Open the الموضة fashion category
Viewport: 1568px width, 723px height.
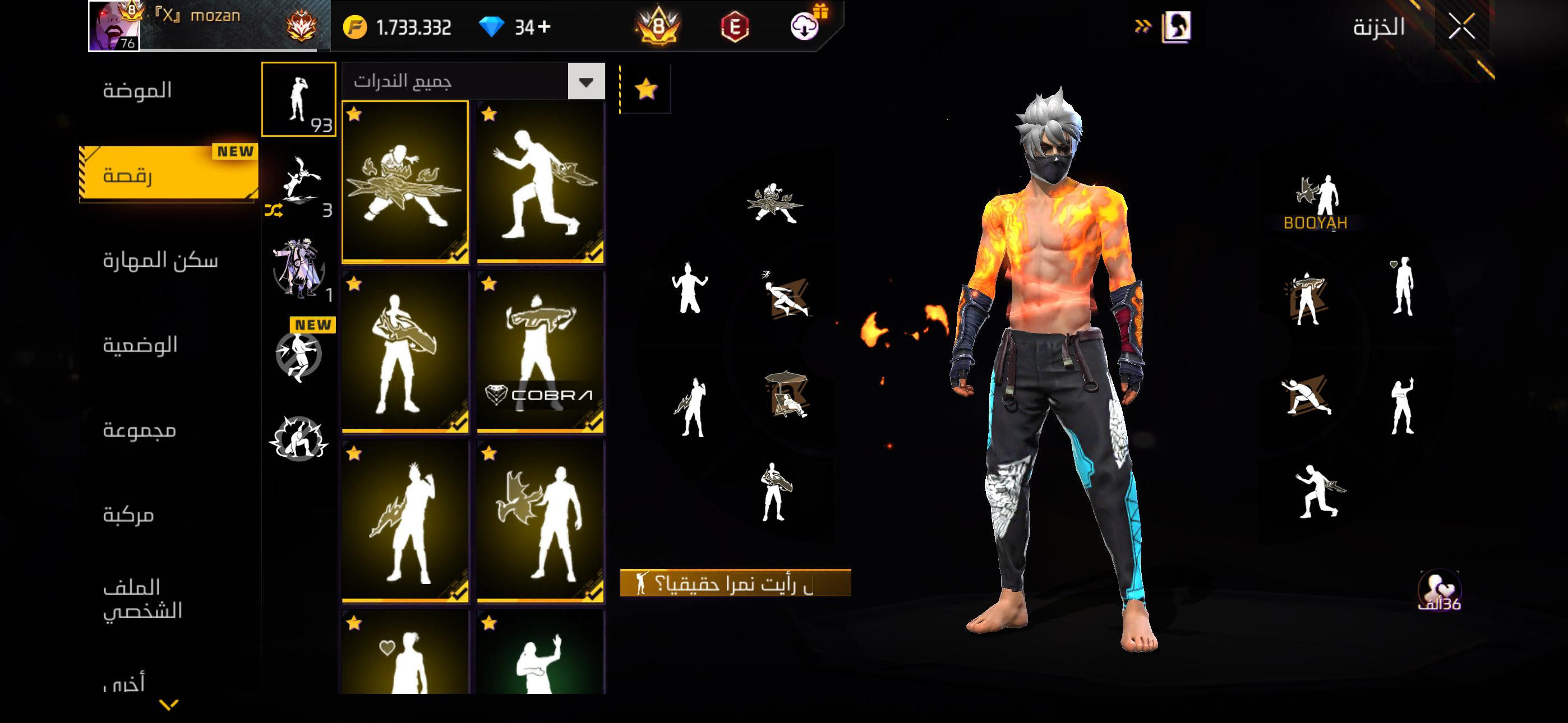click(x=137, y=91)
